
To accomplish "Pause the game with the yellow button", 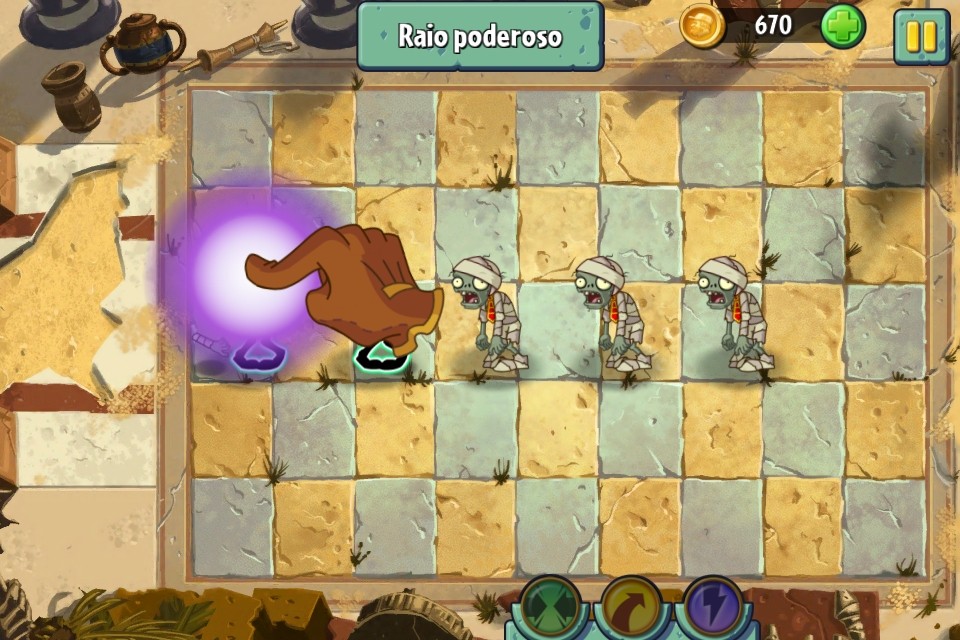I will coord(920,36).
